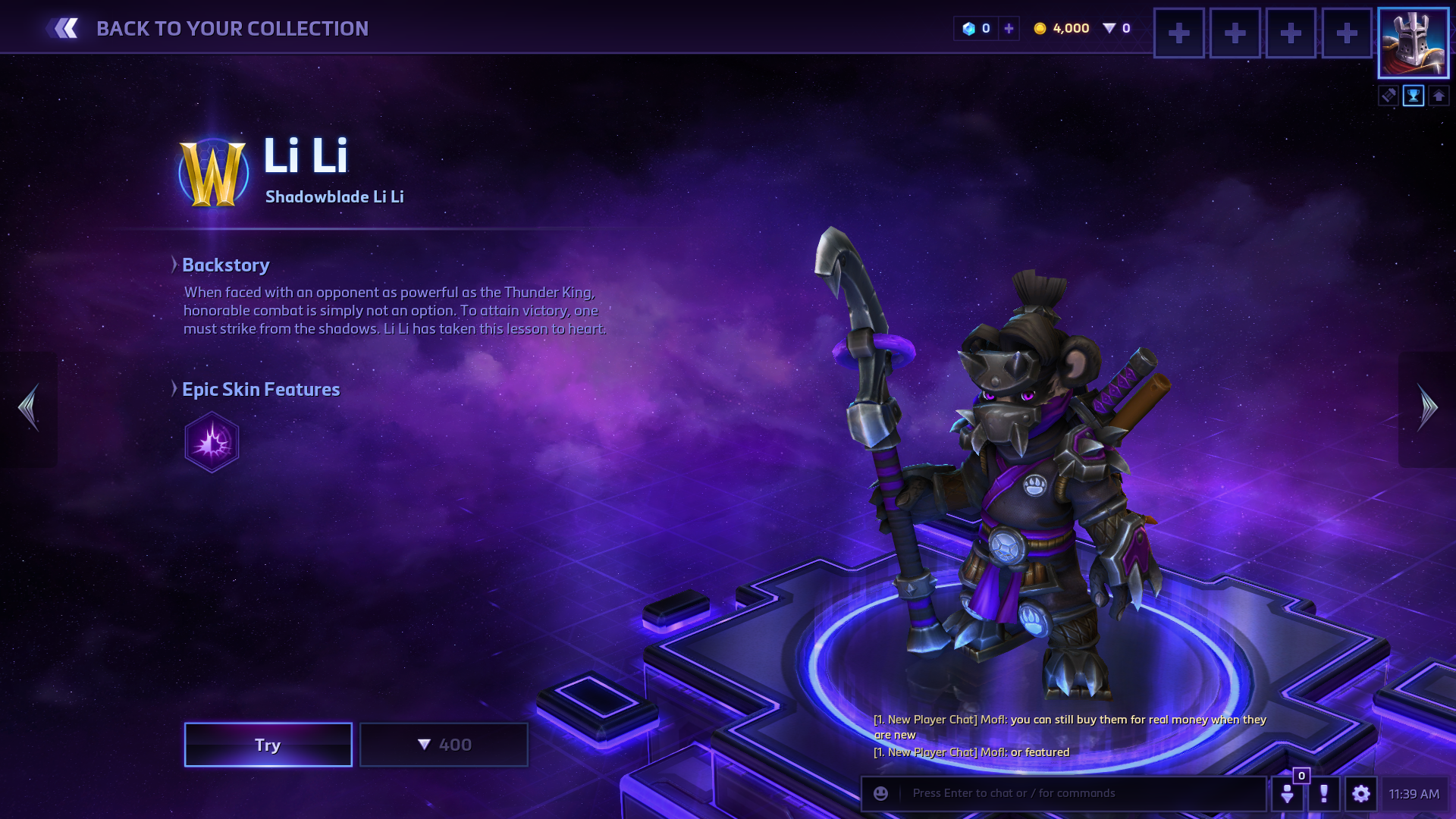Go back to your collection

click(x=206, y=29)
